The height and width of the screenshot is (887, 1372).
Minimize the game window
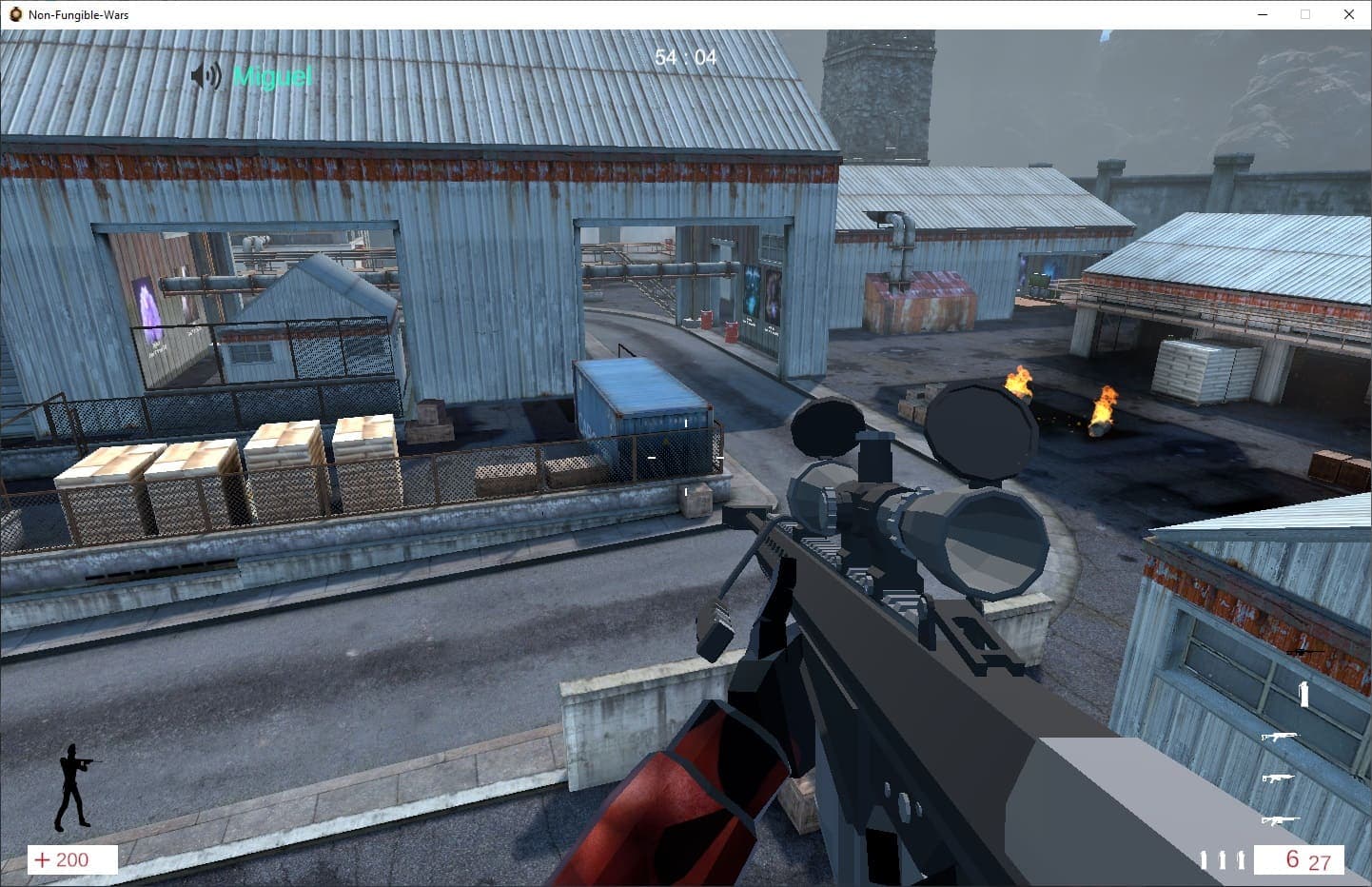(x=1263, y=14)
